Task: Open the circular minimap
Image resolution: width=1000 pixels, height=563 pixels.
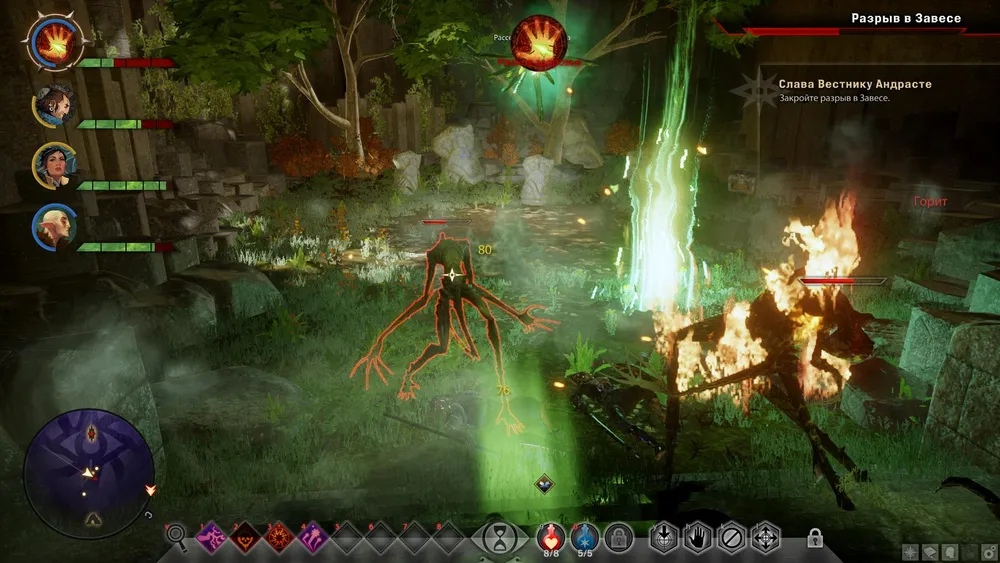Action: [89, 474]
